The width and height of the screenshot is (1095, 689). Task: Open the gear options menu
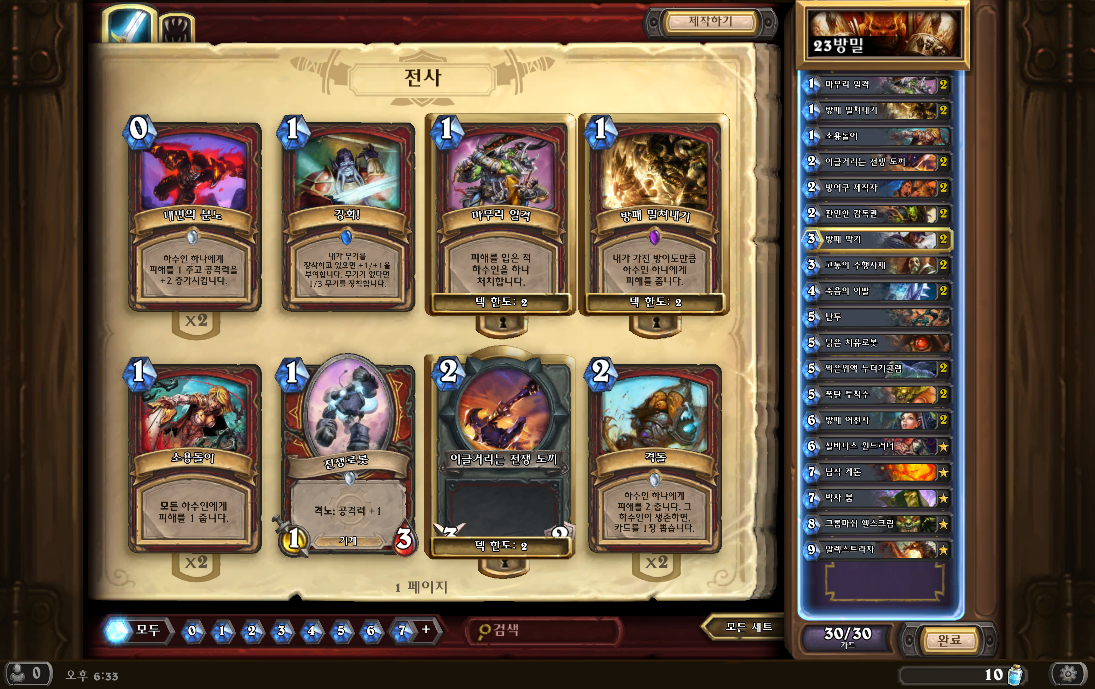tap(1067, 674)
